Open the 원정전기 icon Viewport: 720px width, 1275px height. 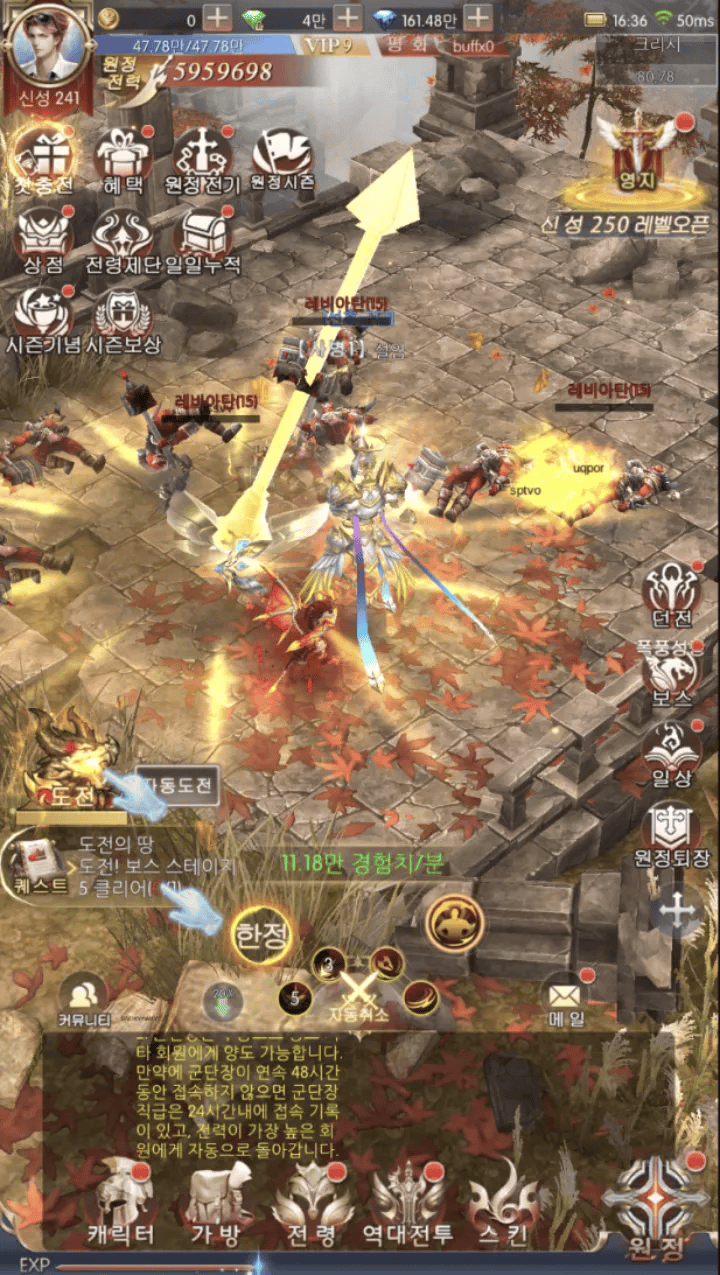tap(202, 160)
